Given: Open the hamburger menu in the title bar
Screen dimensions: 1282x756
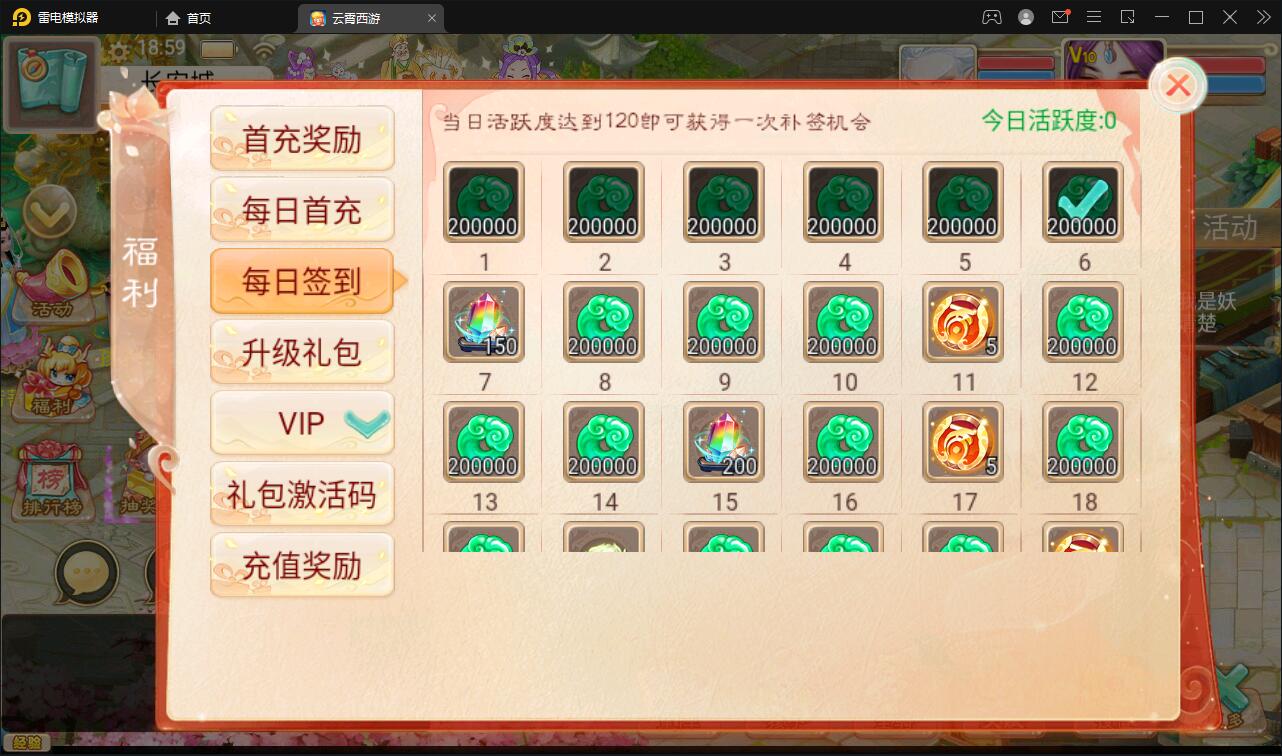Looking at the screenshot, I should [1094, 17].
